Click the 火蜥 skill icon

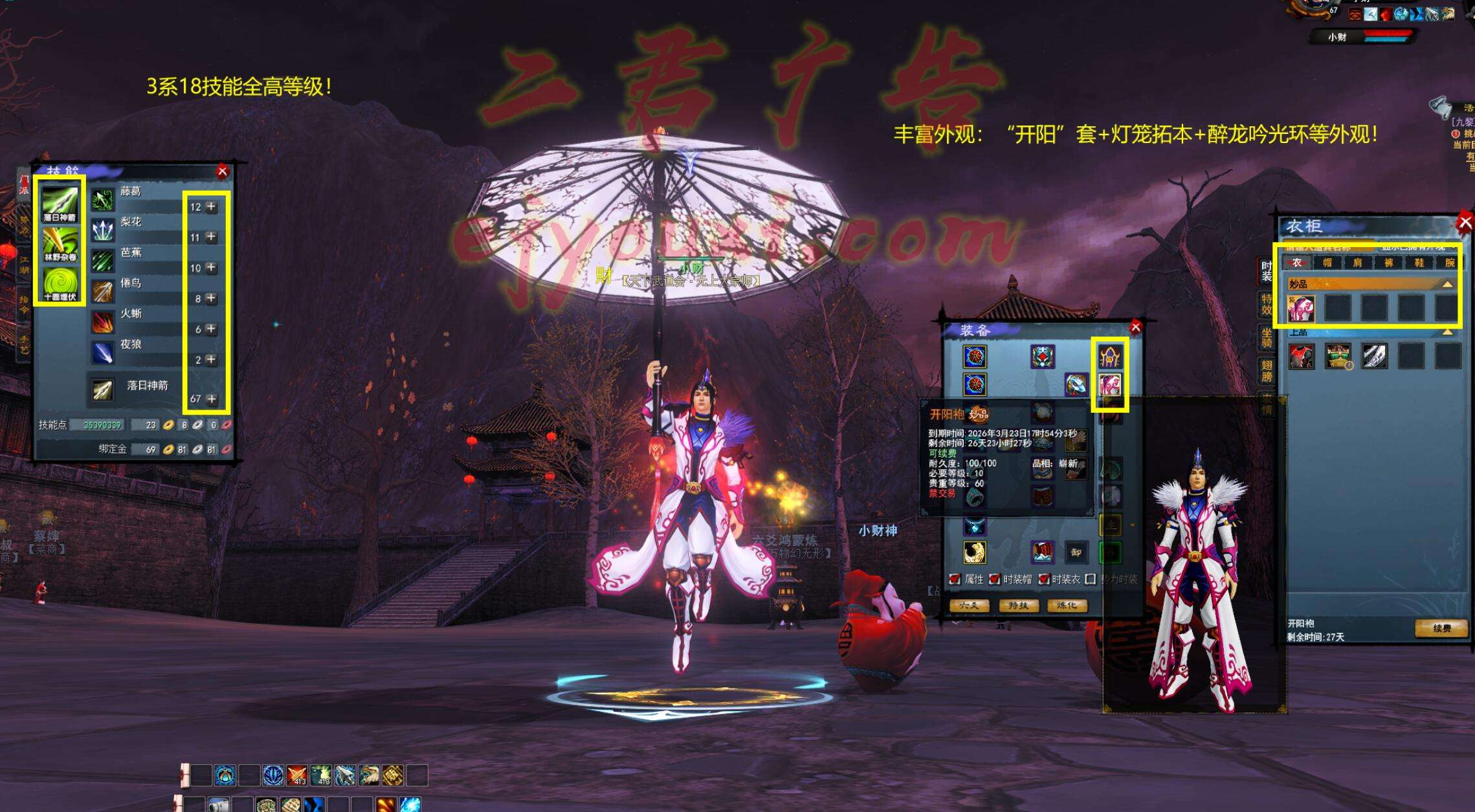(103, 322)
